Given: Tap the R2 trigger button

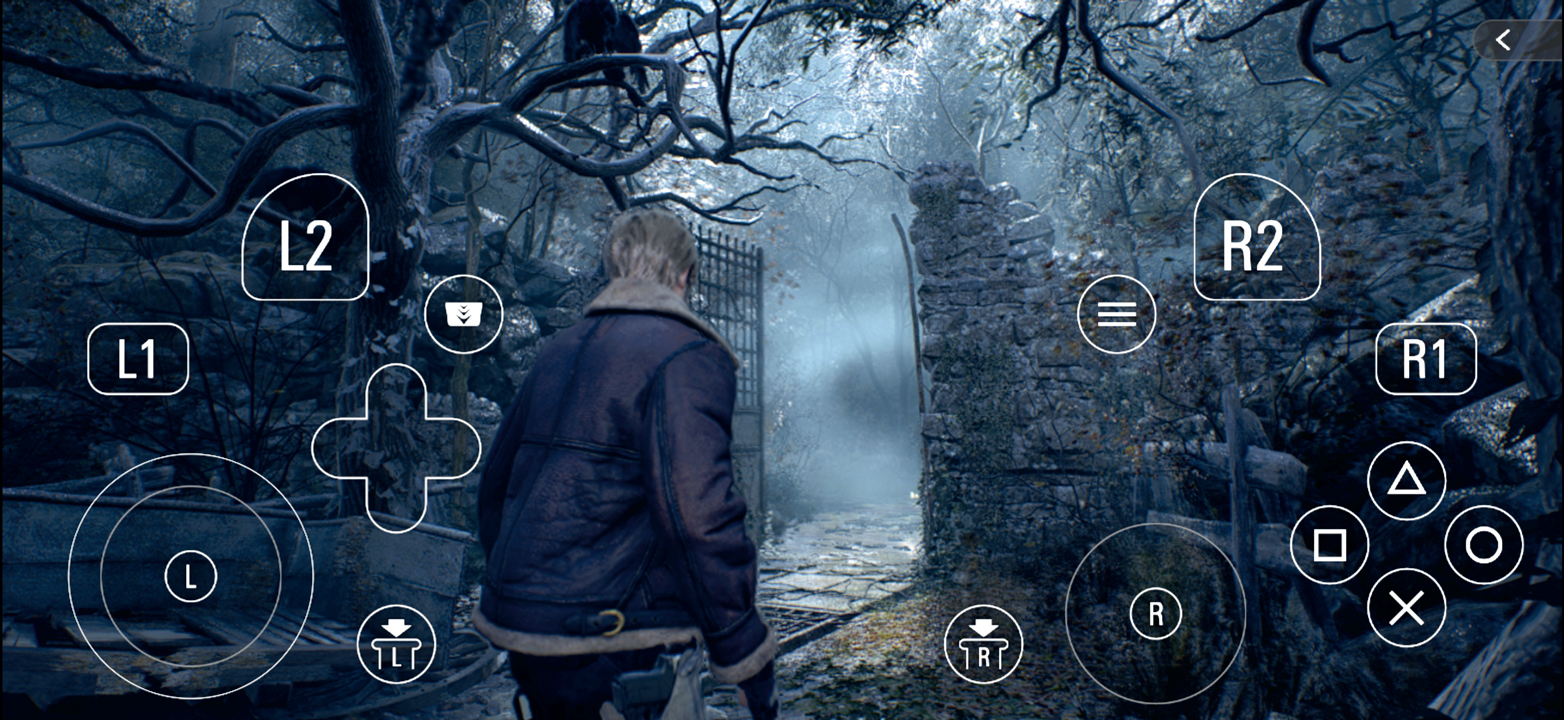Looking at the screenshot, I should pos(1256,238).
